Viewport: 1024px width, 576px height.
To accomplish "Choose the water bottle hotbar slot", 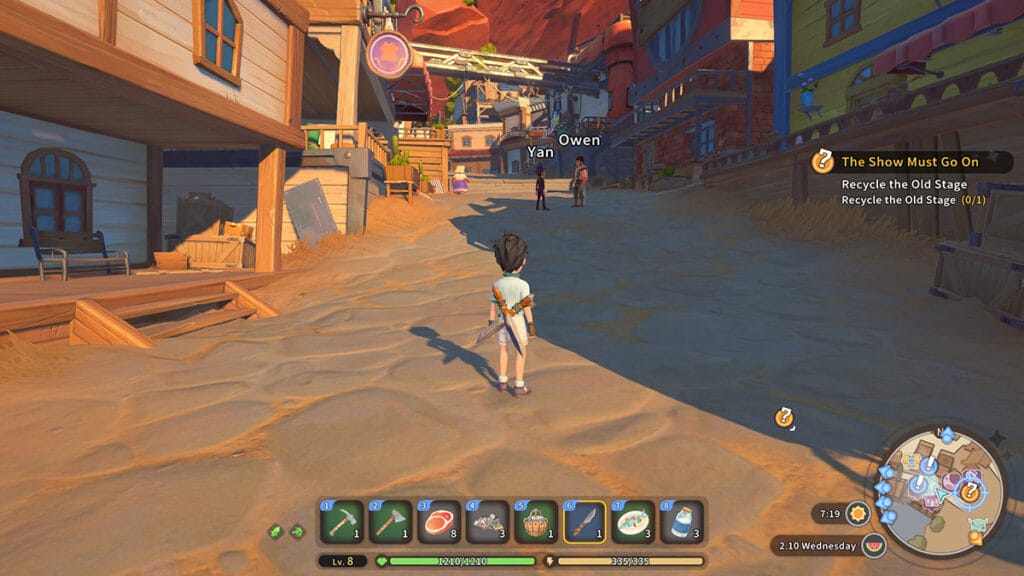I will coord(682,522).
